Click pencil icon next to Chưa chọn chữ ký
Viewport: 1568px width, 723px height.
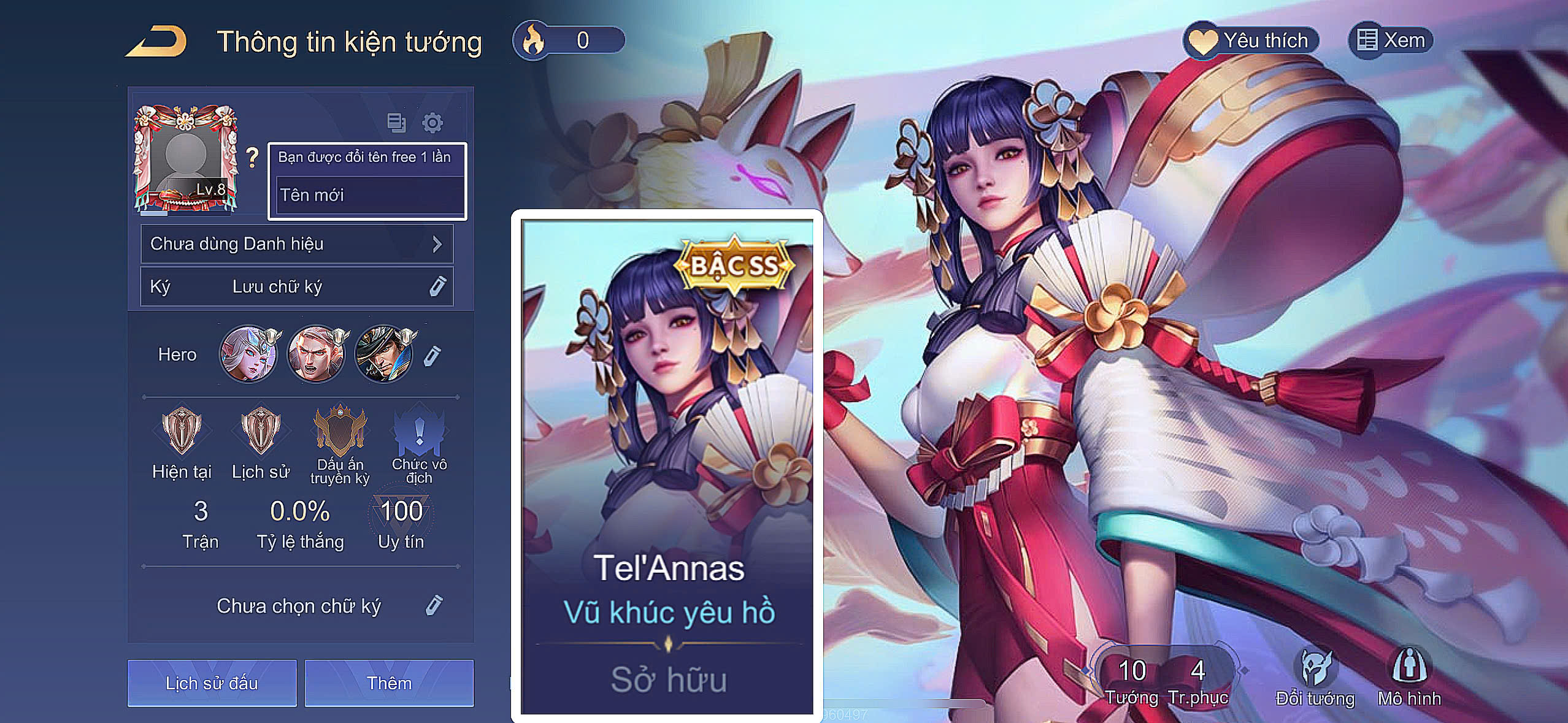coord(436,605)
